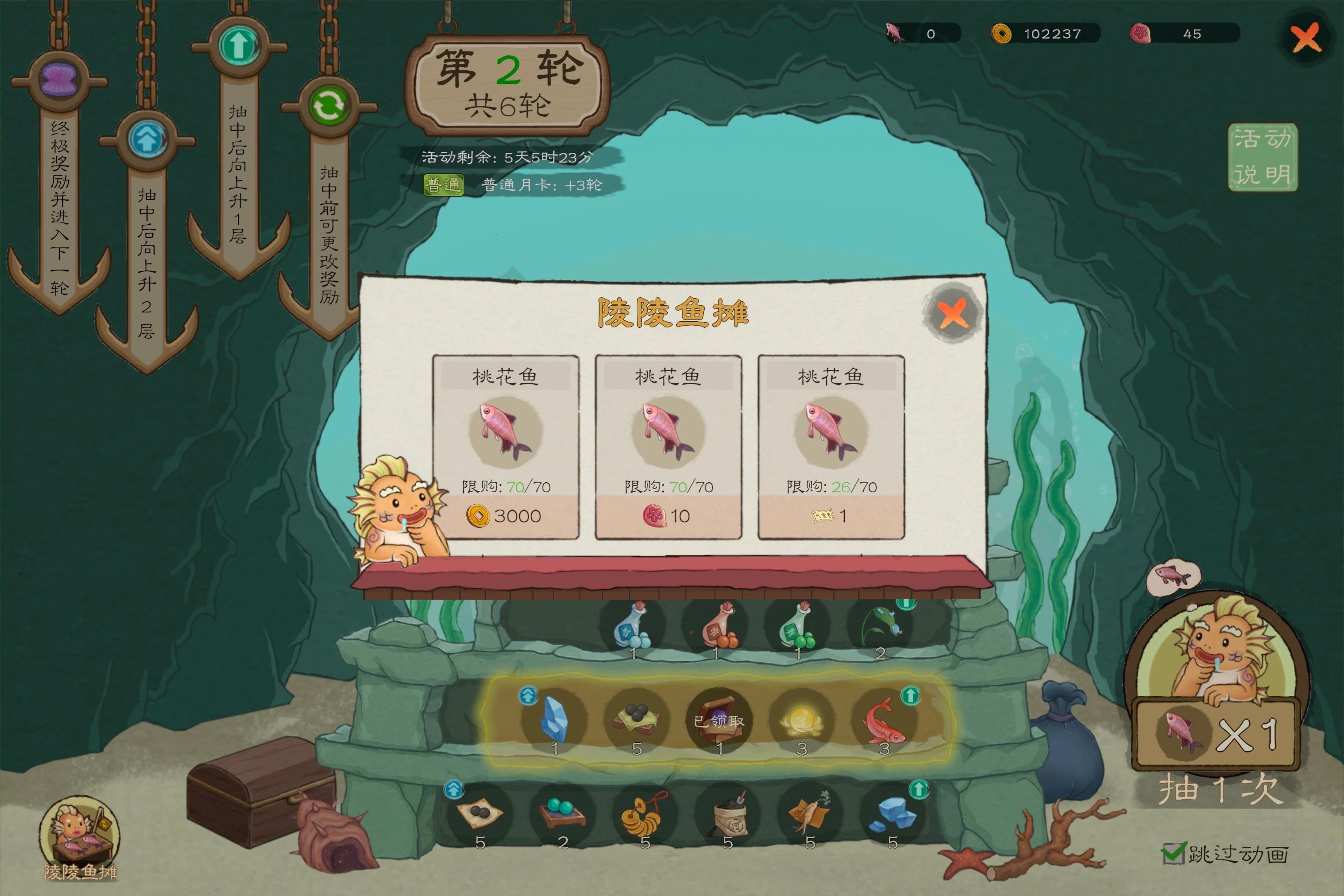Toggle the 跳过动画 checkbox
Image resolution: width=1344 pixels, height=896 pixels.
coord(1173,854)
